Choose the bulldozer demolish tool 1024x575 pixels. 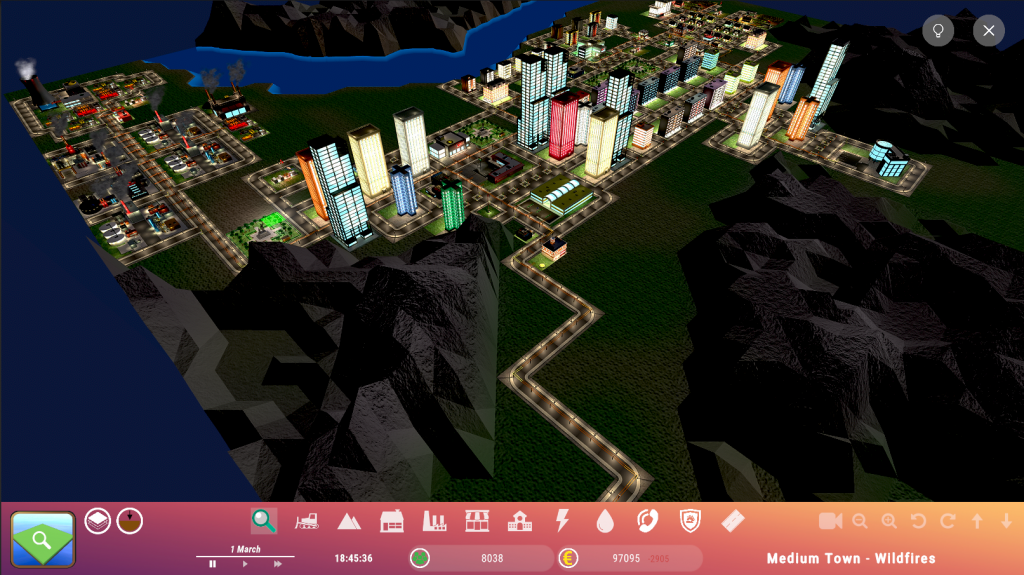click(306, 521)
